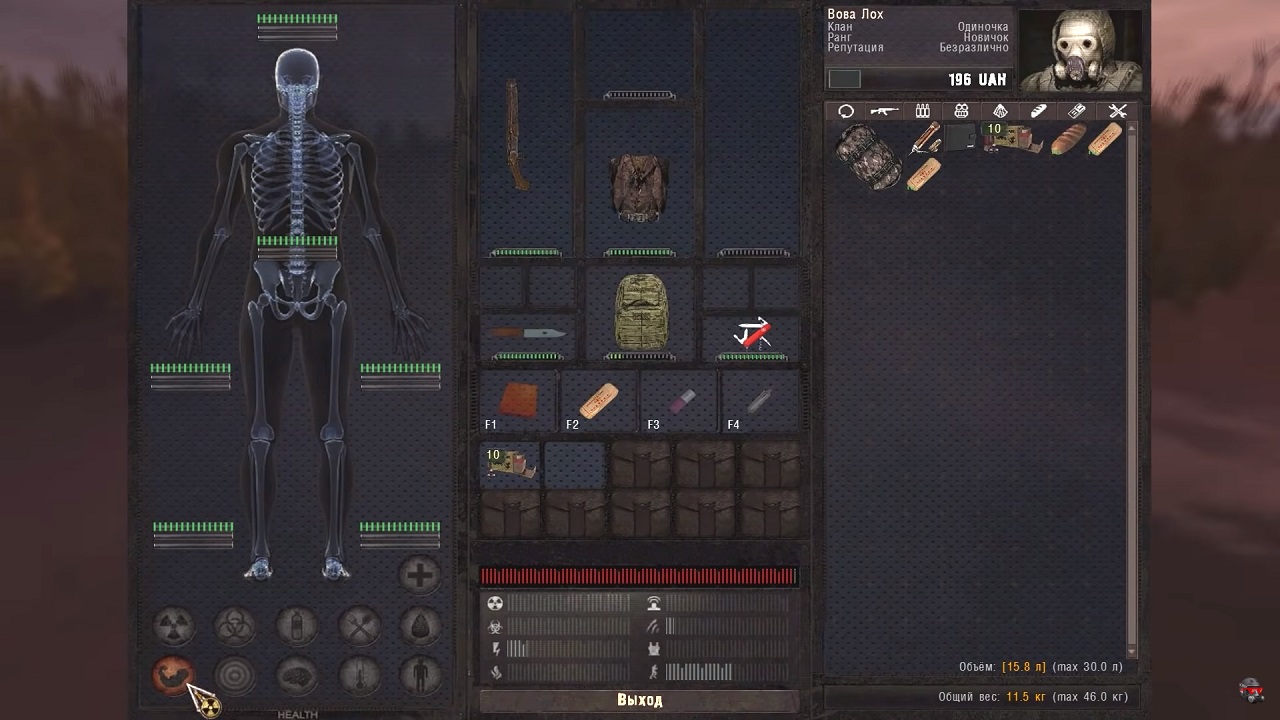The width and height of the screenshot is (1280, 720).
Task: Click the Выход exit button
Action: pyautogui.click(x=639, y=700)
